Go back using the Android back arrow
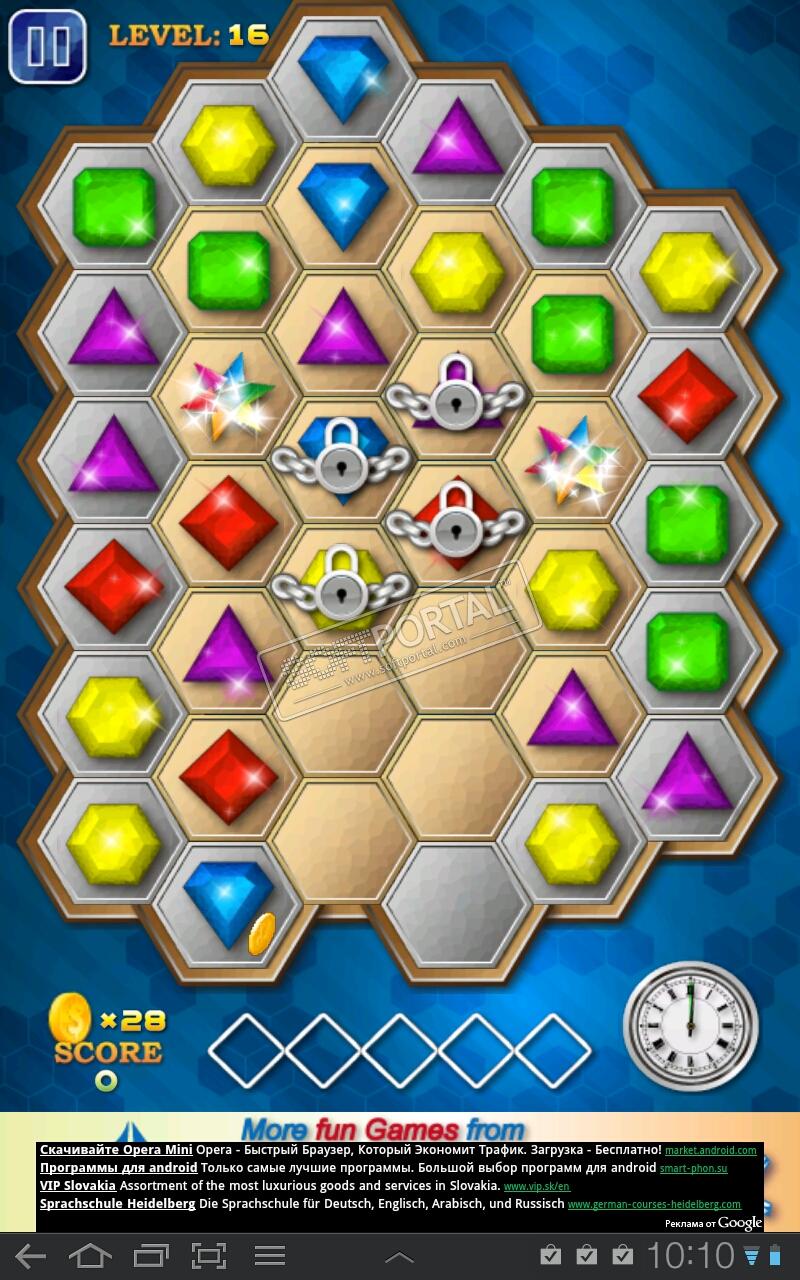 click(30, 1256)
